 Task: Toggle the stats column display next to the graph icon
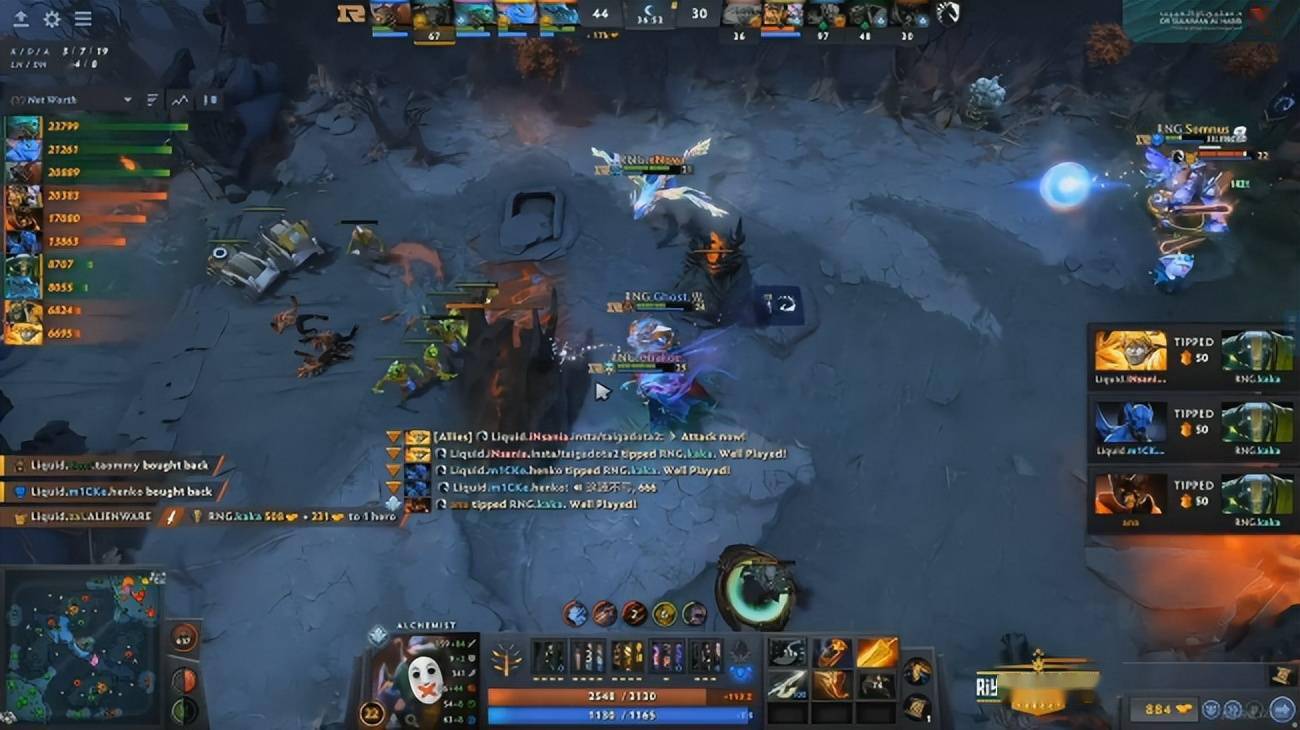pyautogui.click(x=152, y=99)
